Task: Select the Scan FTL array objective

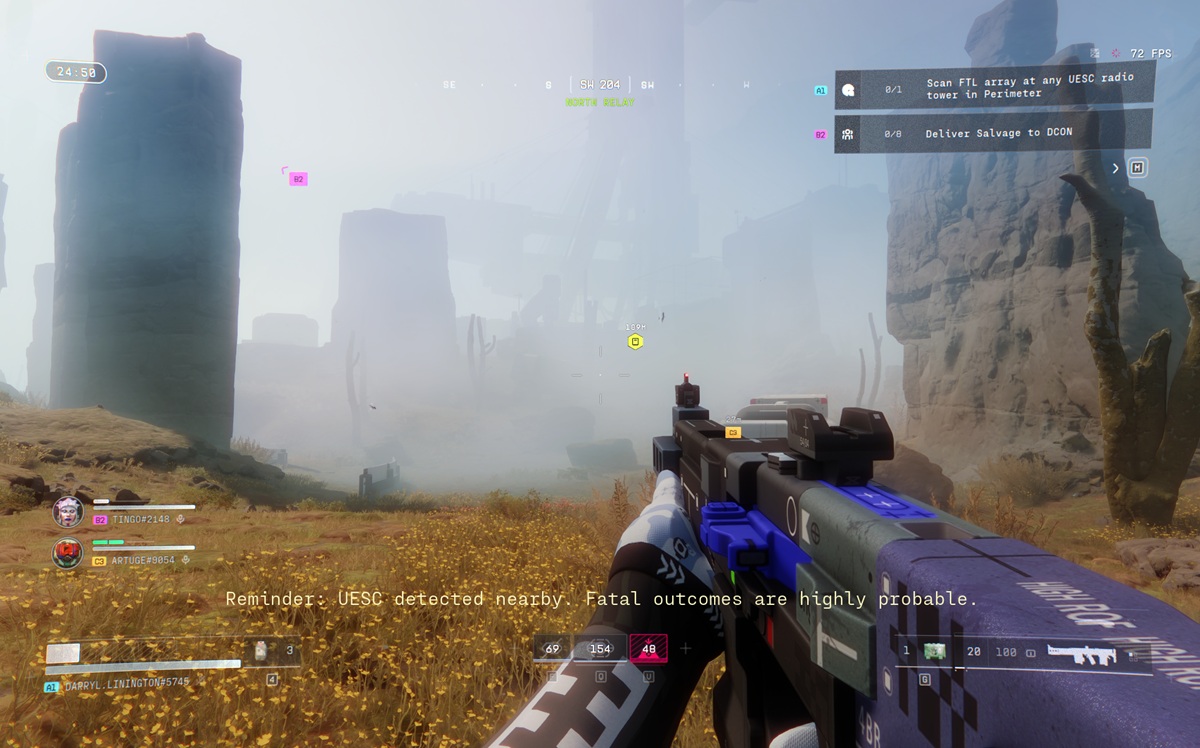Action: point(993,88)
